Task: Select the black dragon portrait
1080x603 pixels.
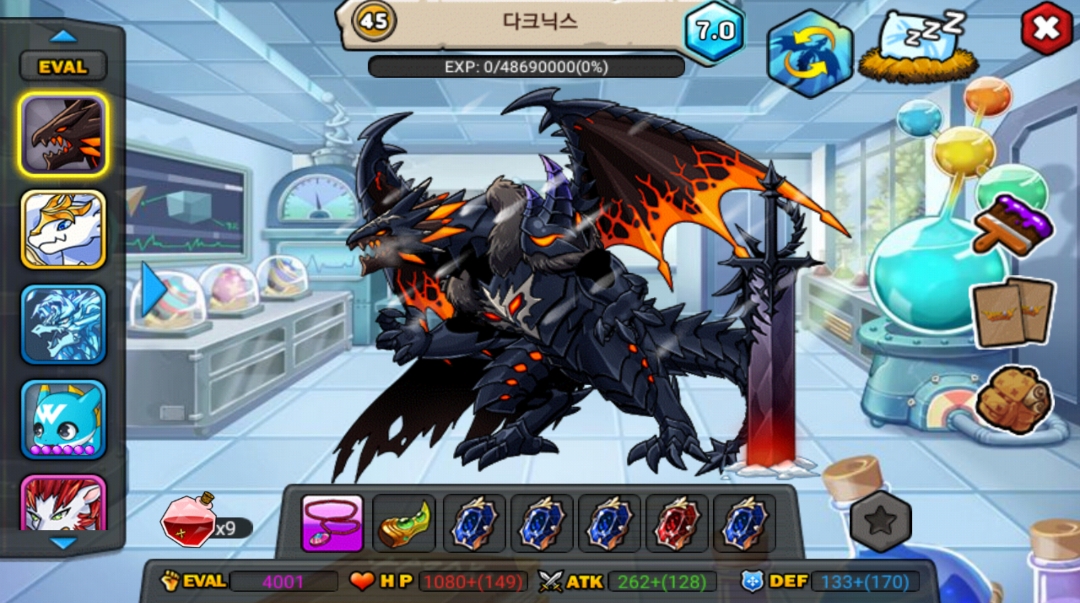Action: 64,135
